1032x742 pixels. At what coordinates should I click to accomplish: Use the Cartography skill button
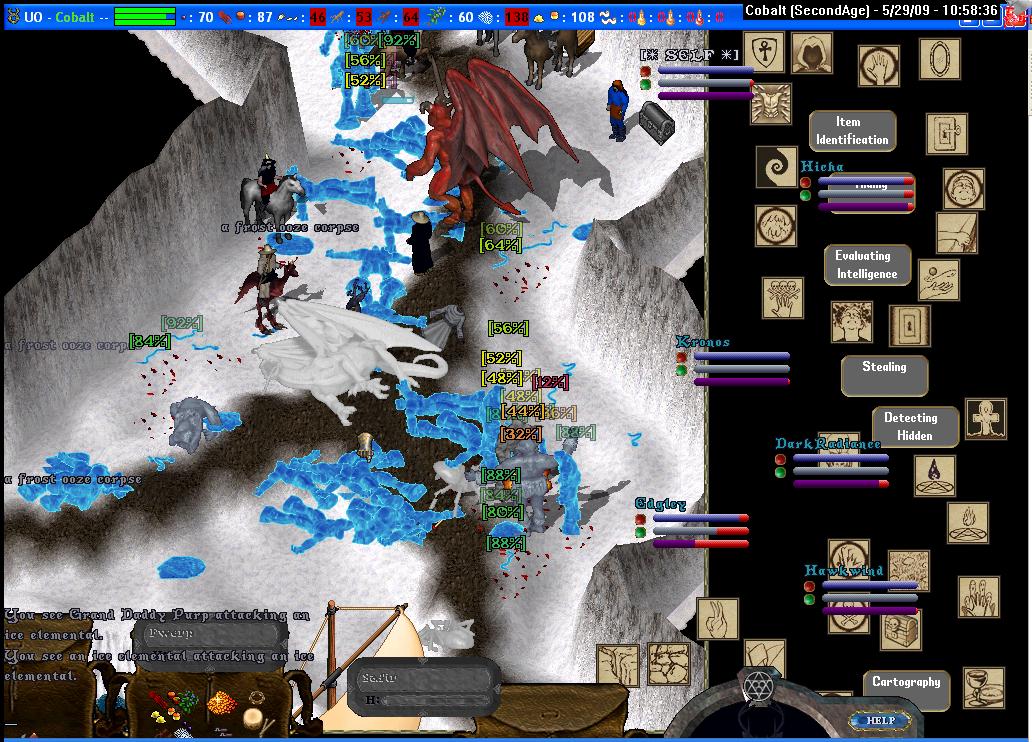tap(906, 683)
